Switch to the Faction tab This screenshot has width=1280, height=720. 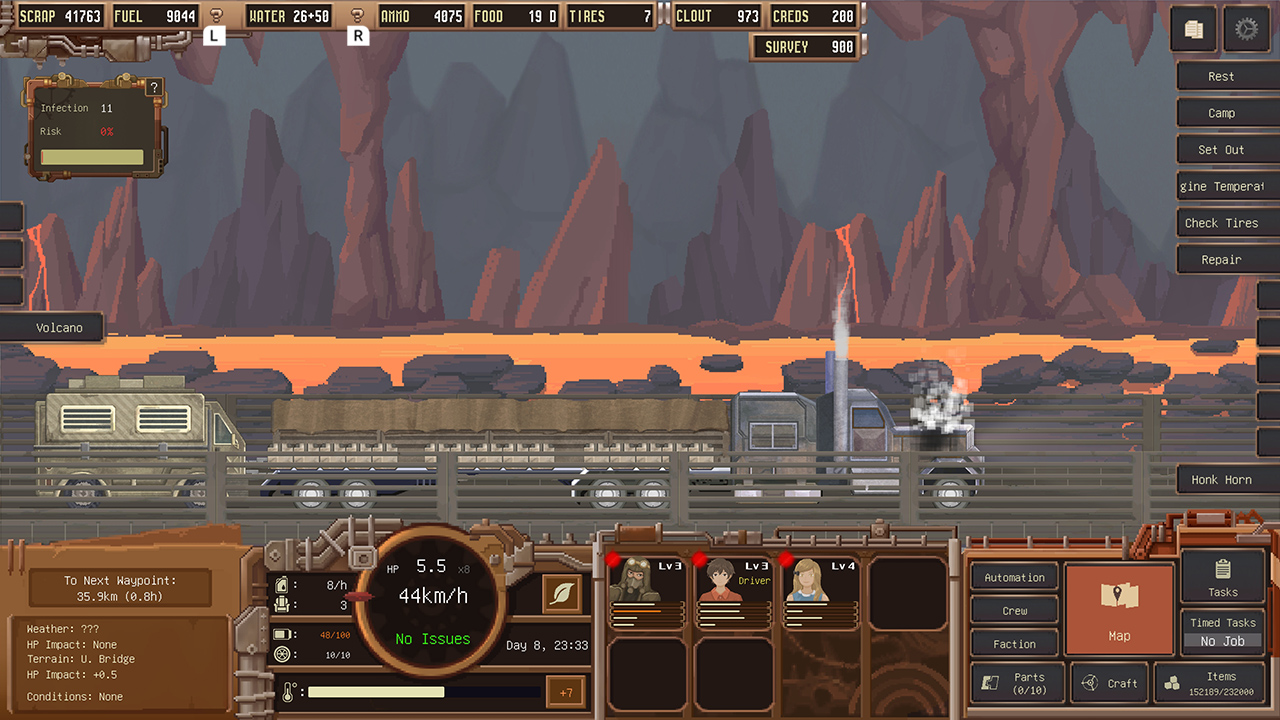[1013, 643]
